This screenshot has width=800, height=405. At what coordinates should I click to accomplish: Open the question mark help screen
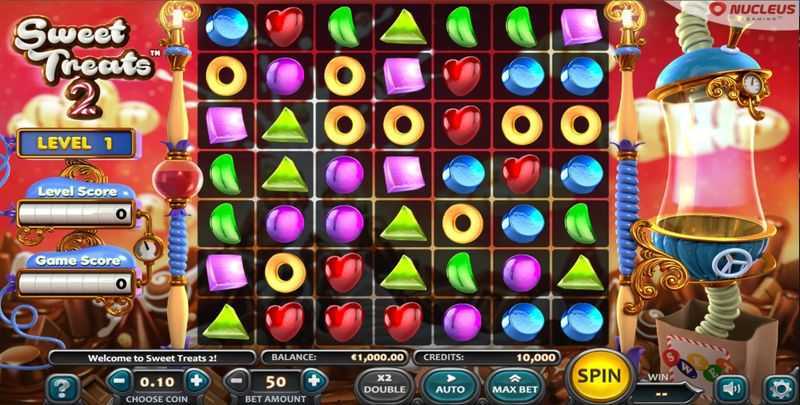coord(62,387)
